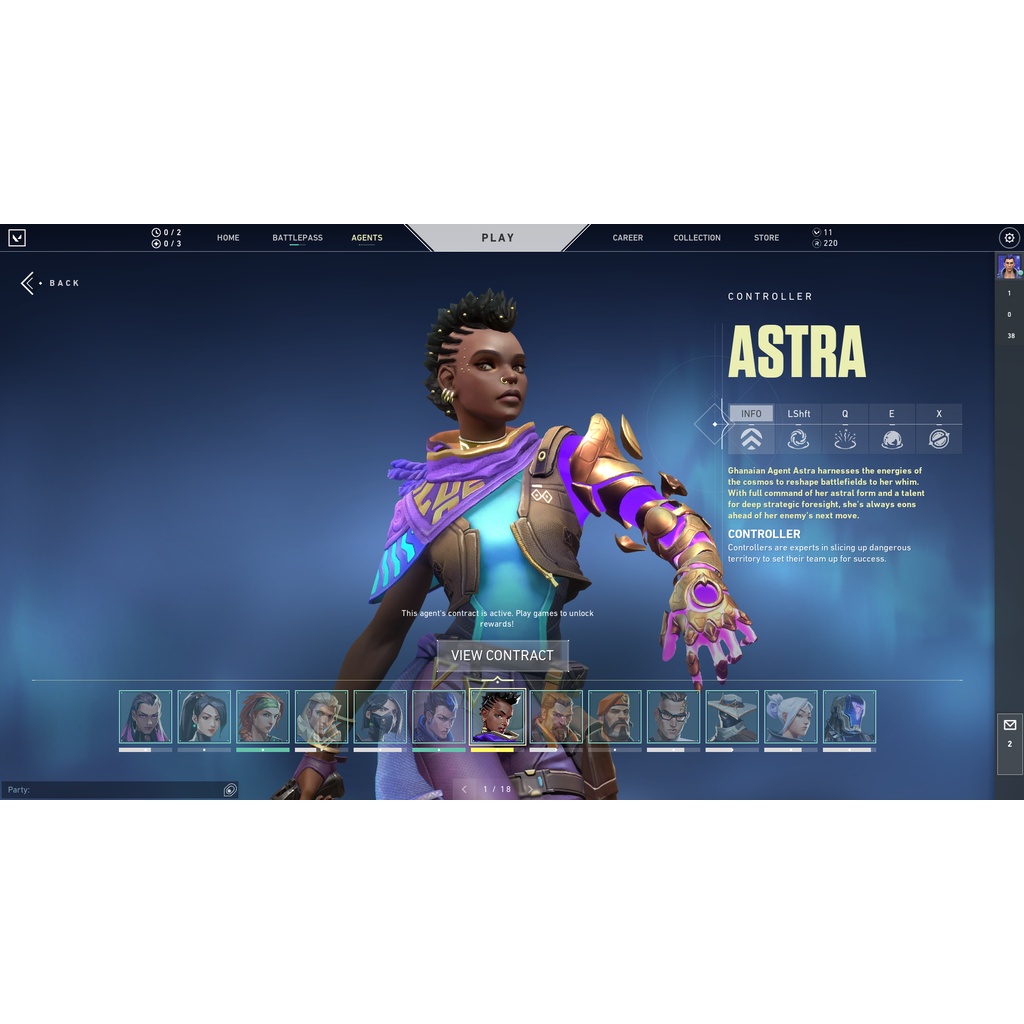The height and width of the screenshot is (1024, 1024).
Task: Pick Brimstone with the orange beret
Action: tap(614, 716)
